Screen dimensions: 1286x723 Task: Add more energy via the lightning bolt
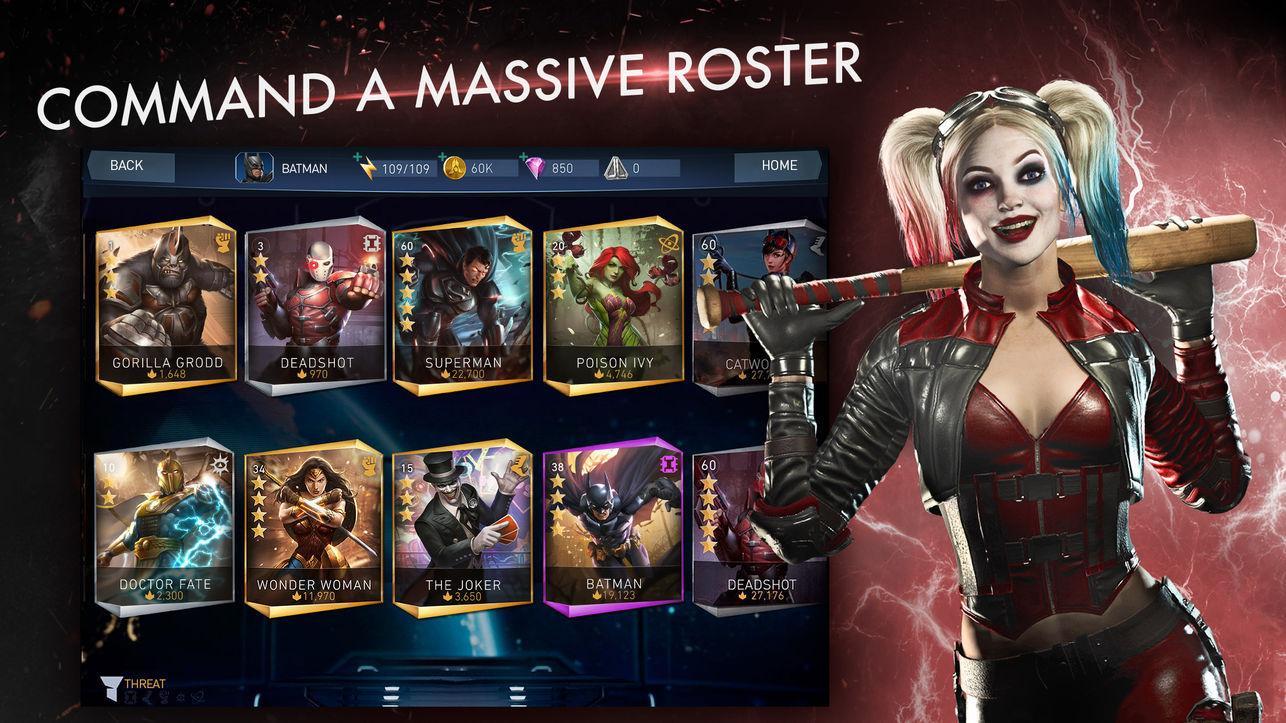click(367, 168)
